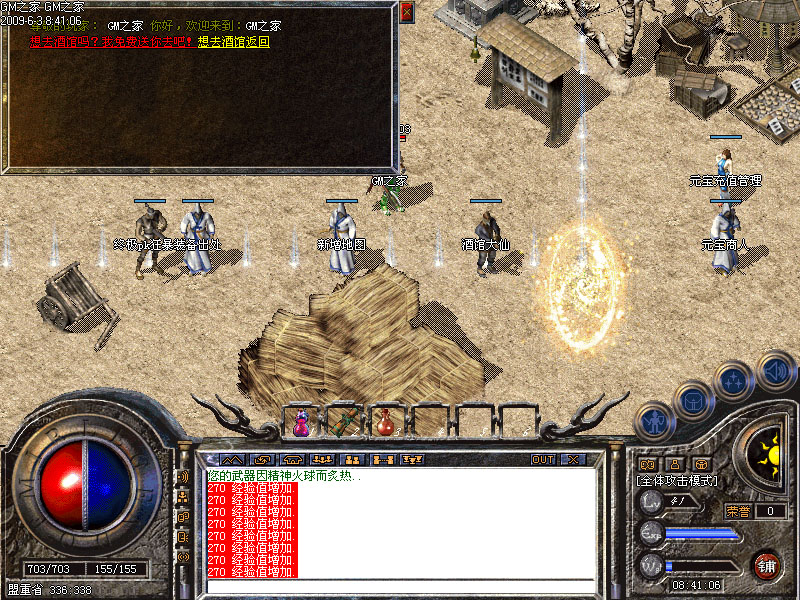Viewport: 800px width, 600px height.
Task: Click the X button on chat bar
Action: (573, 460)
